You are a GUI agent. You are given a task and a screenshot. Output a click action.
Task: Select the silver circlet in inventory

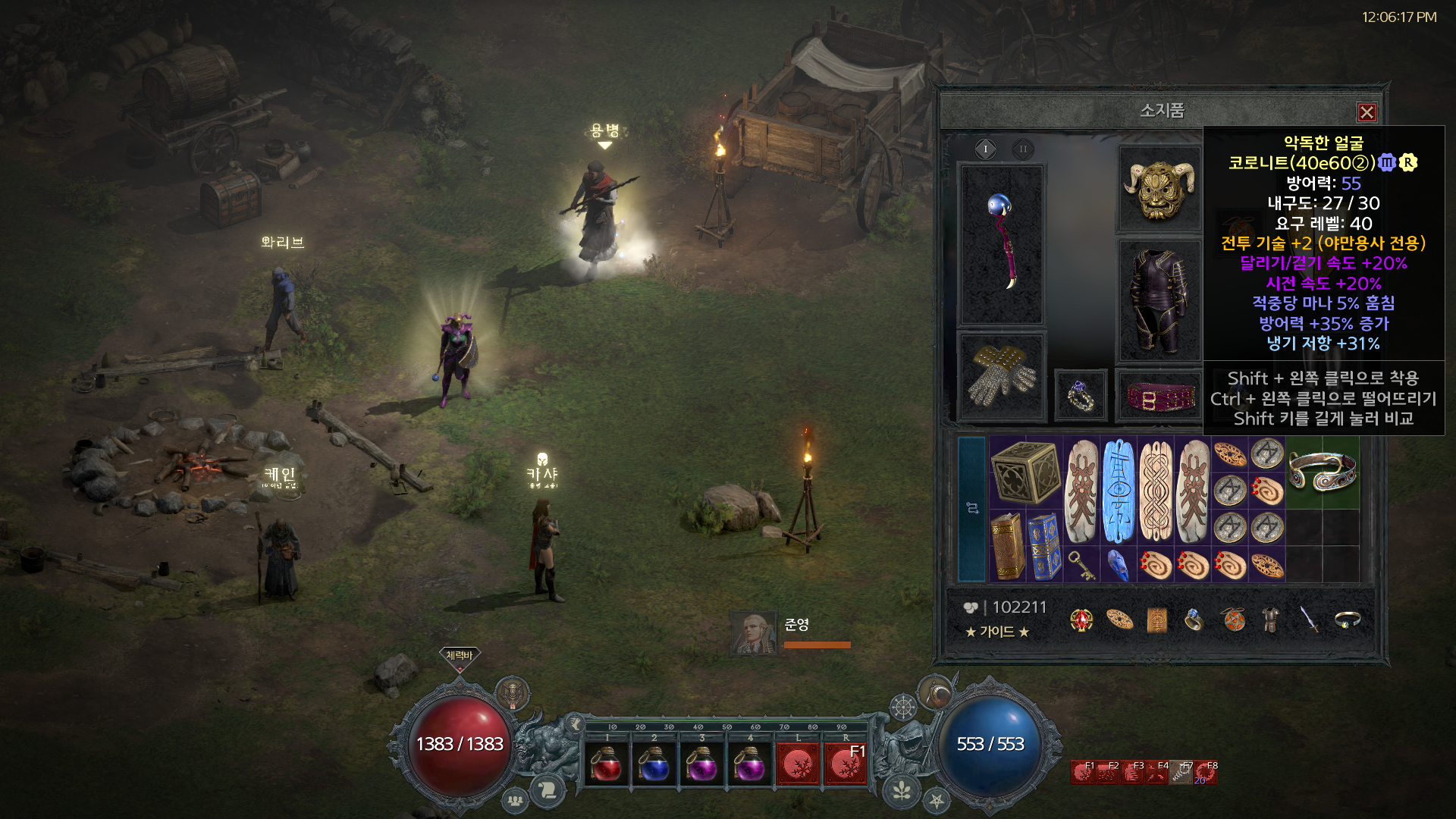pyautogui.click(x=1323, y=472)
